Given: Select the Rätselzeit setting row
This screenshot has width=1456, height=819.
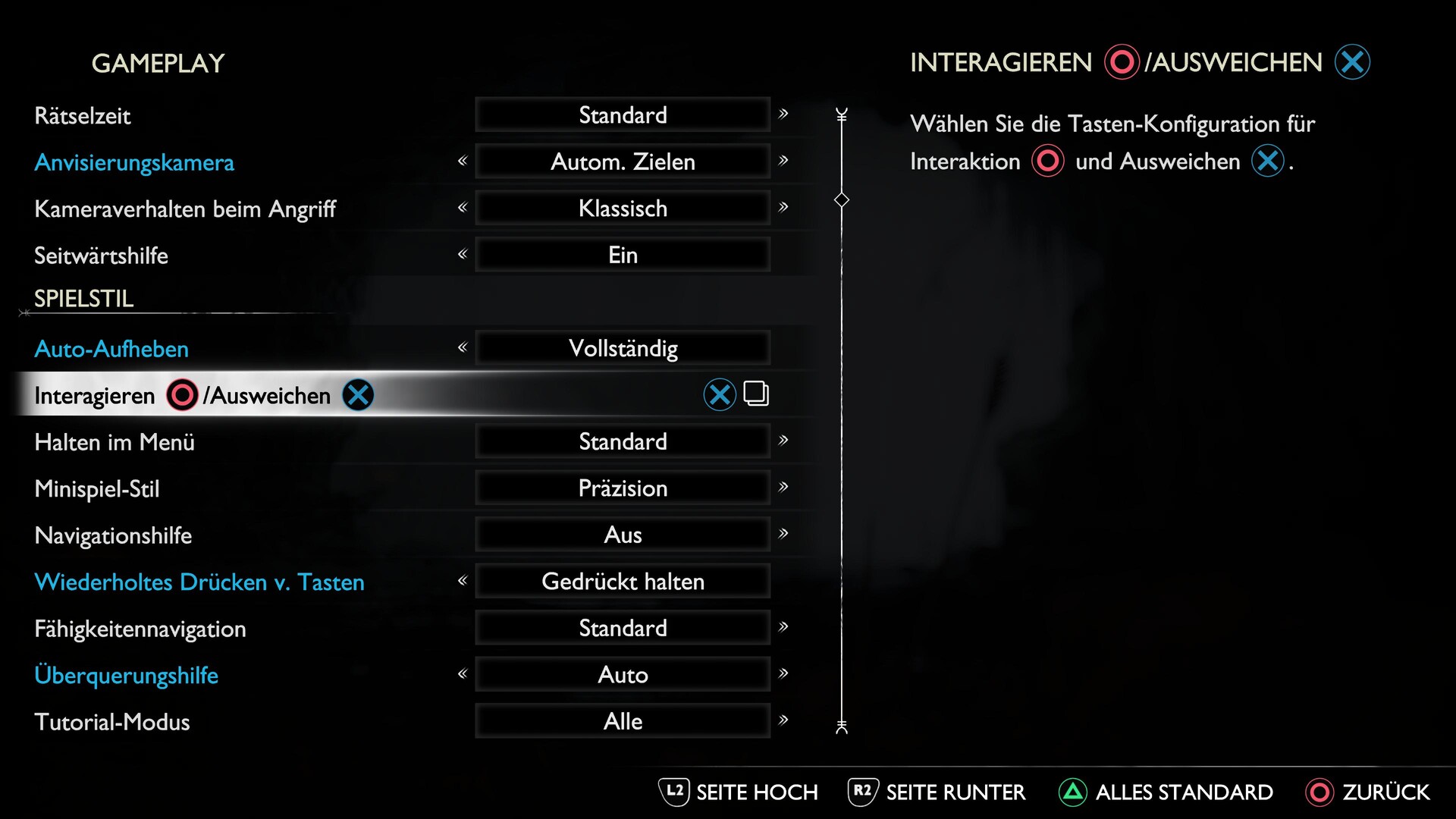Looking at the screenshot, I should (83, 116).
